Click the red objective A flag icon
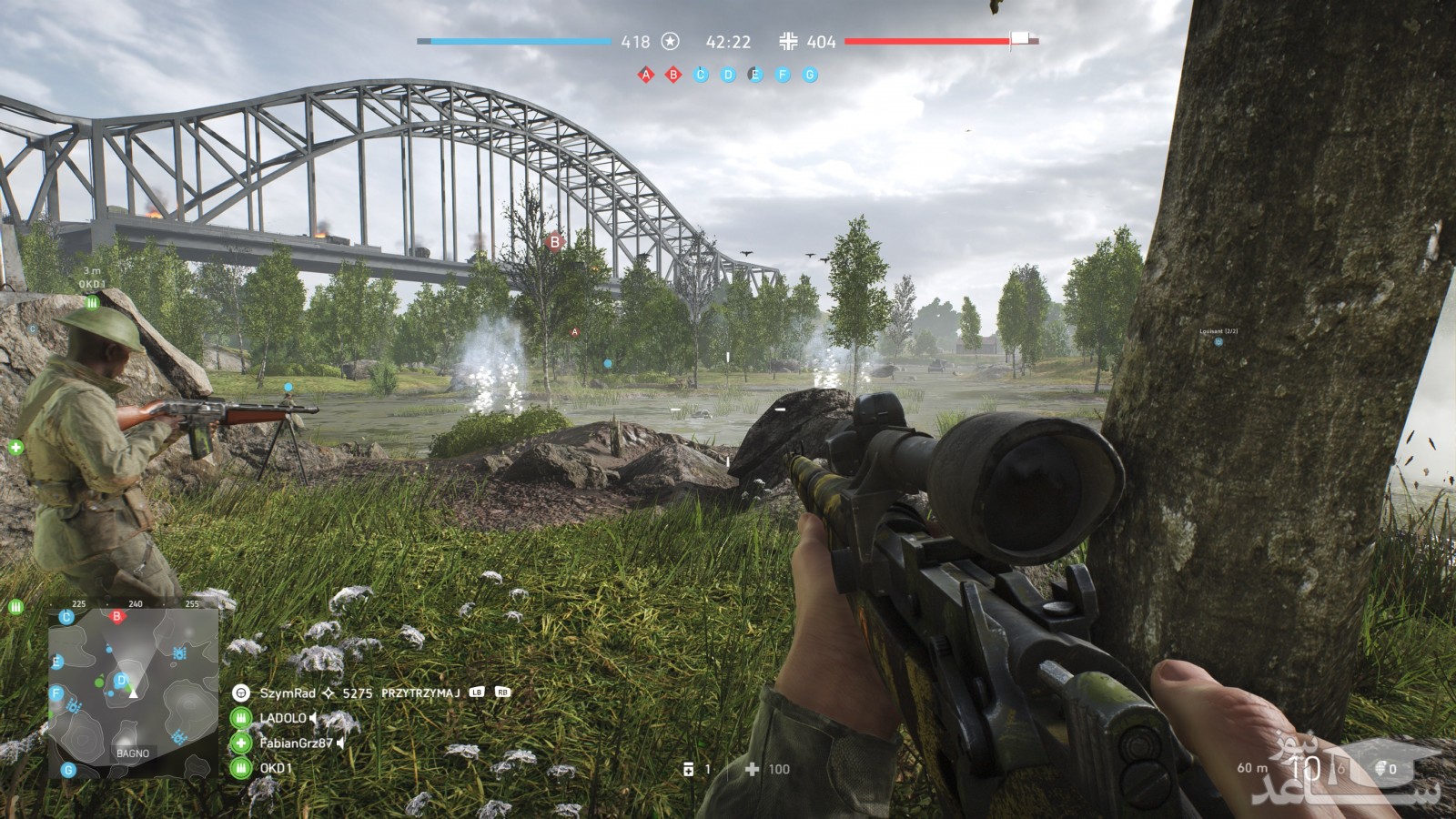Viewport: 1456px width, 819px height. pyautogui.click(x=646, y=76)
